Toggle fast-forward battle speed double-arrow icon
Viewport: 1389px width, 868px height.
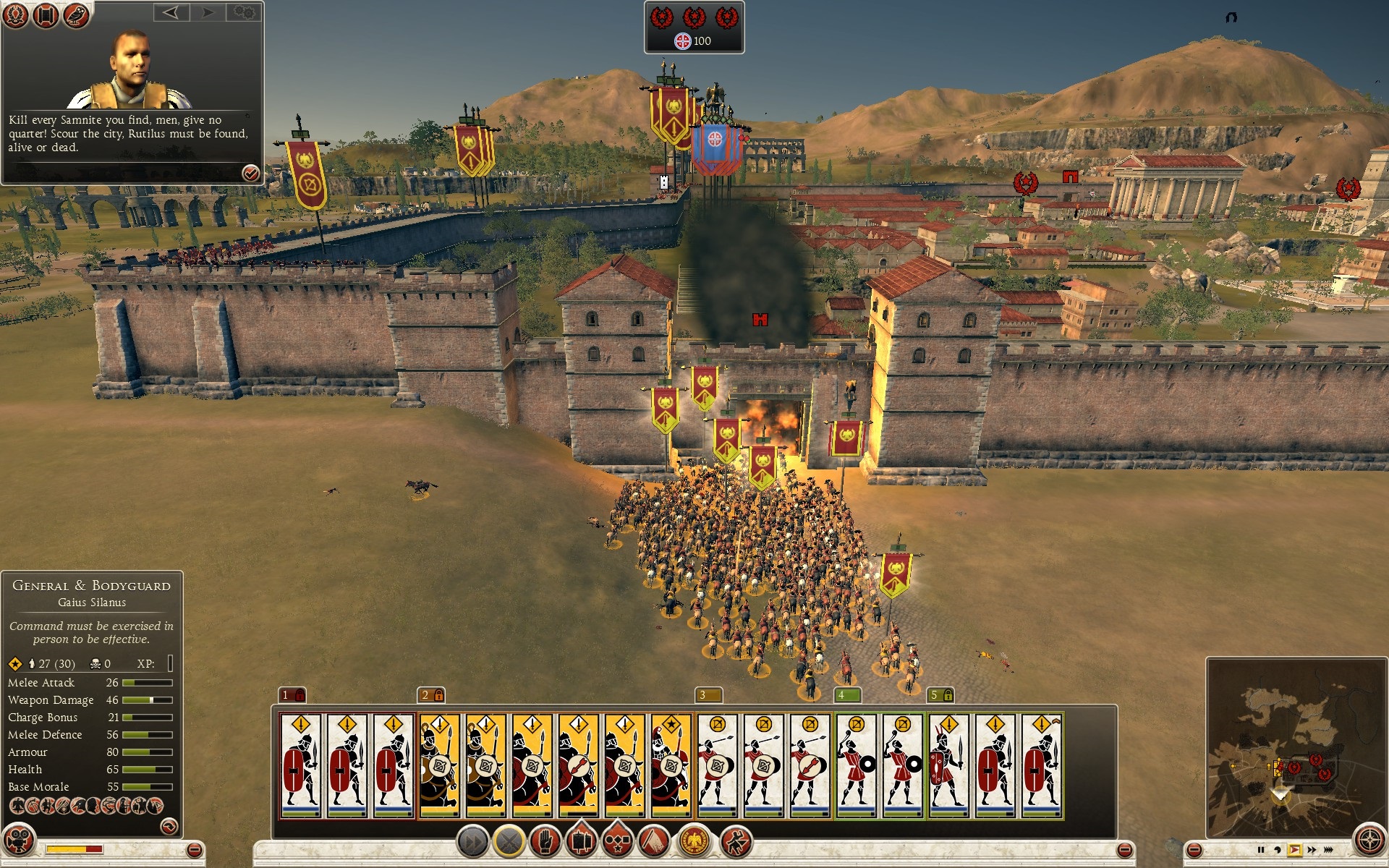click(x=1312, y=850)
